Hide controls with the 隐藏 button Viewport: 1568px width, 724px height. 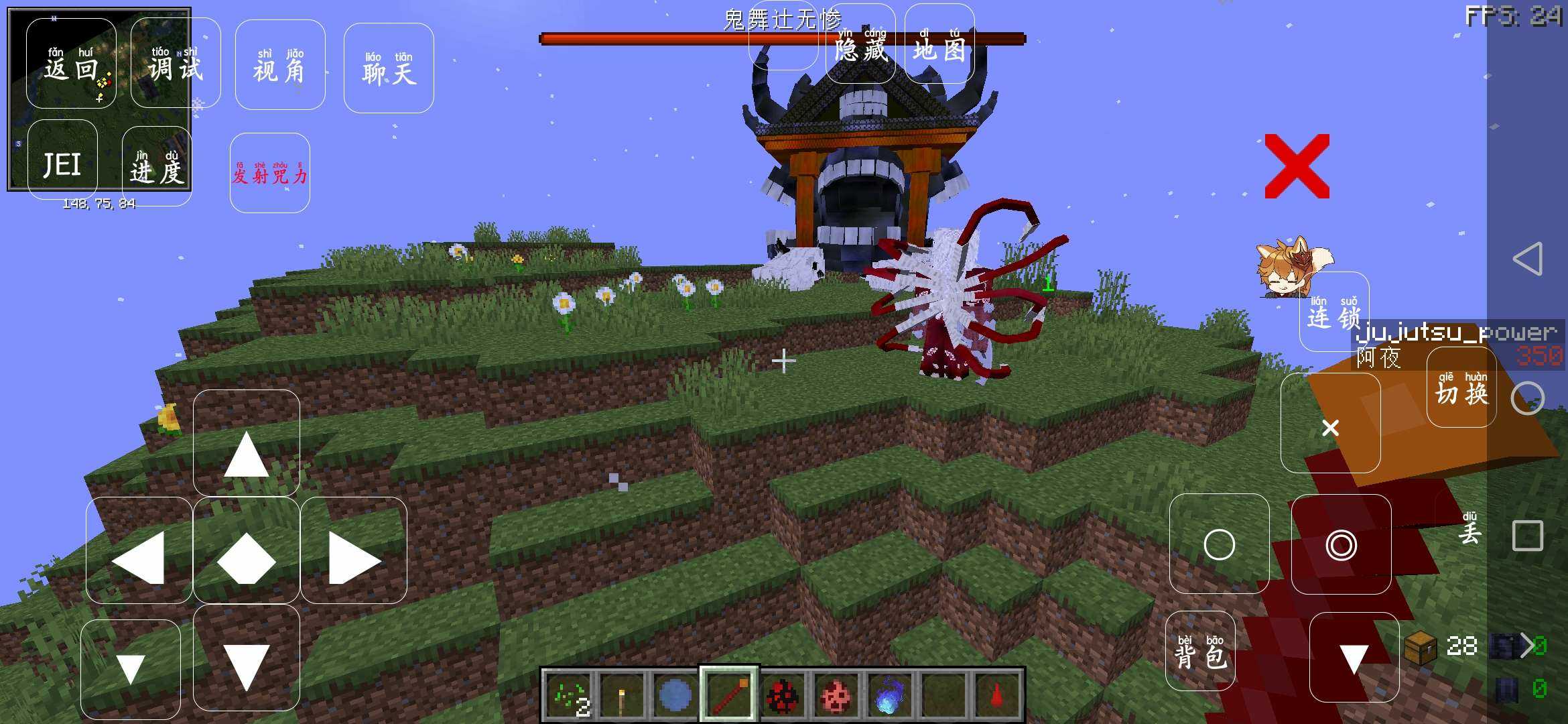pyautogui.click(x=861, y=45)
